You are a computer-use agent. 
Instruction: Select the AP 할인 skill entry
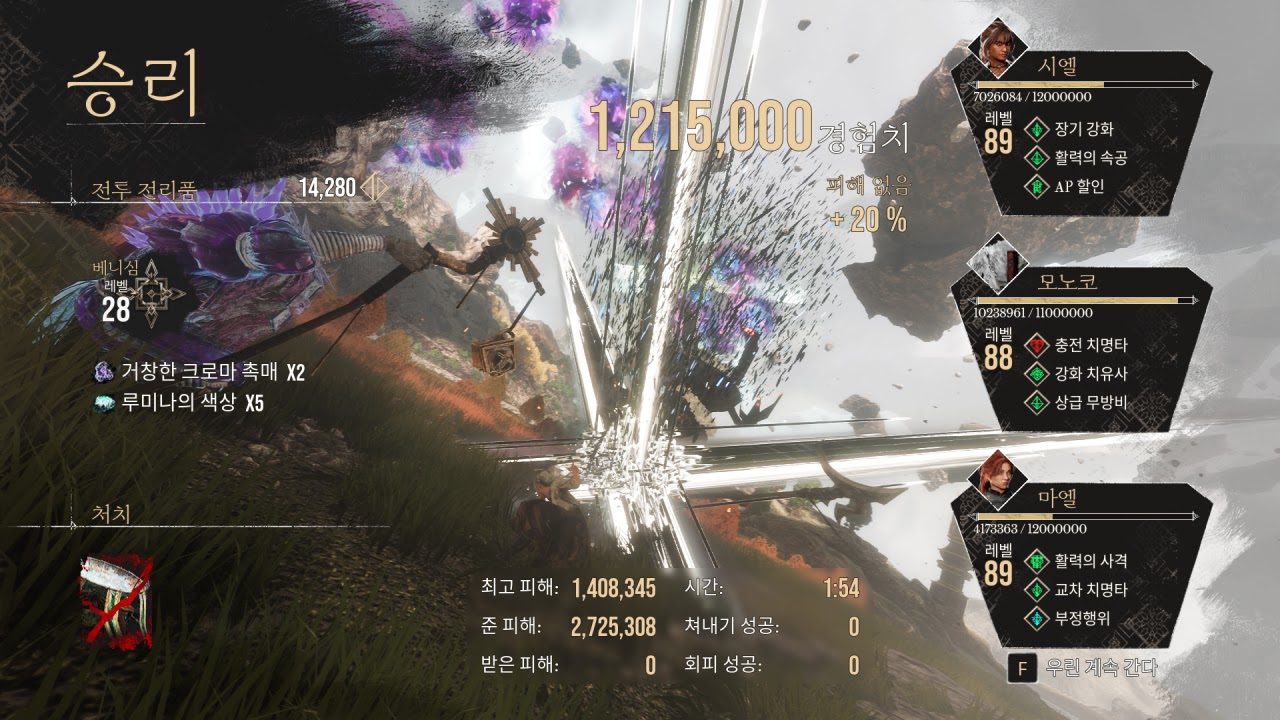click(1078, 186)
